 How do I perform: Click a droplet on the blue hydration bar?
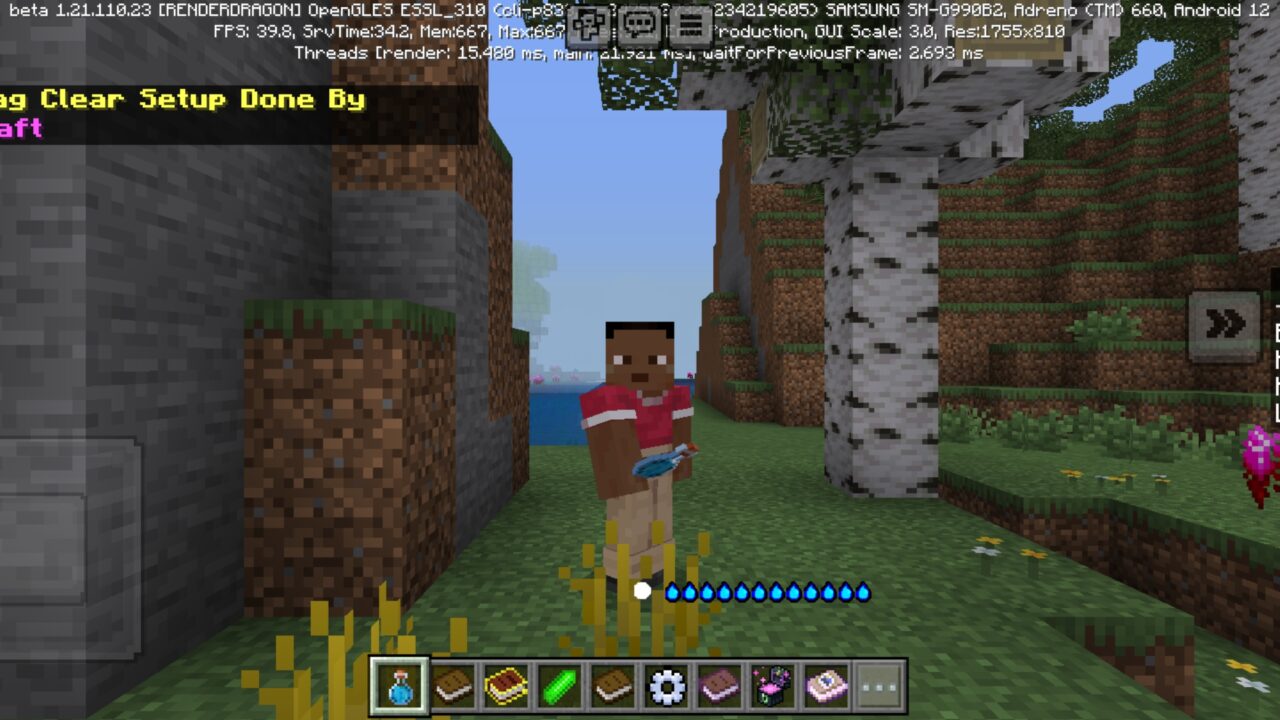770,592
